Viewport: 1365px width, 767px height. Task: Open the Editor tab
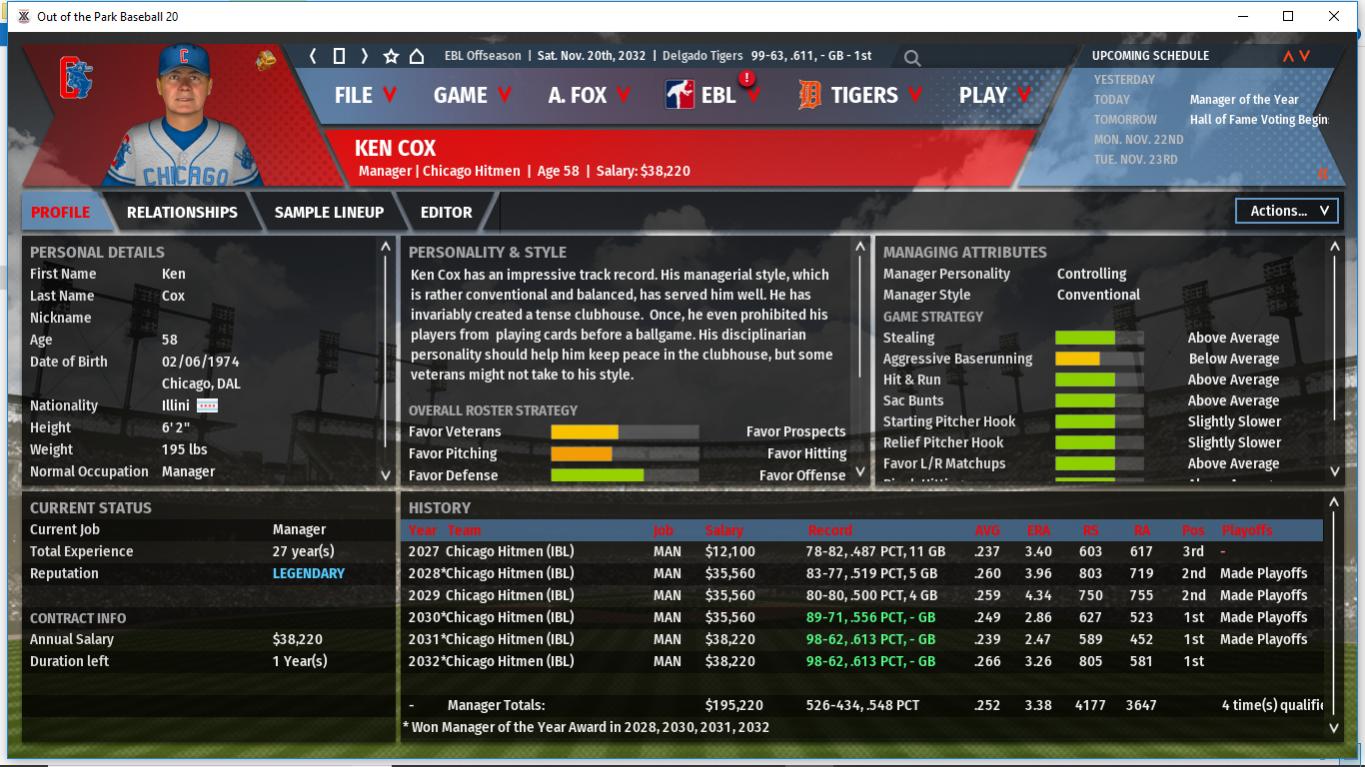(446, 212)
